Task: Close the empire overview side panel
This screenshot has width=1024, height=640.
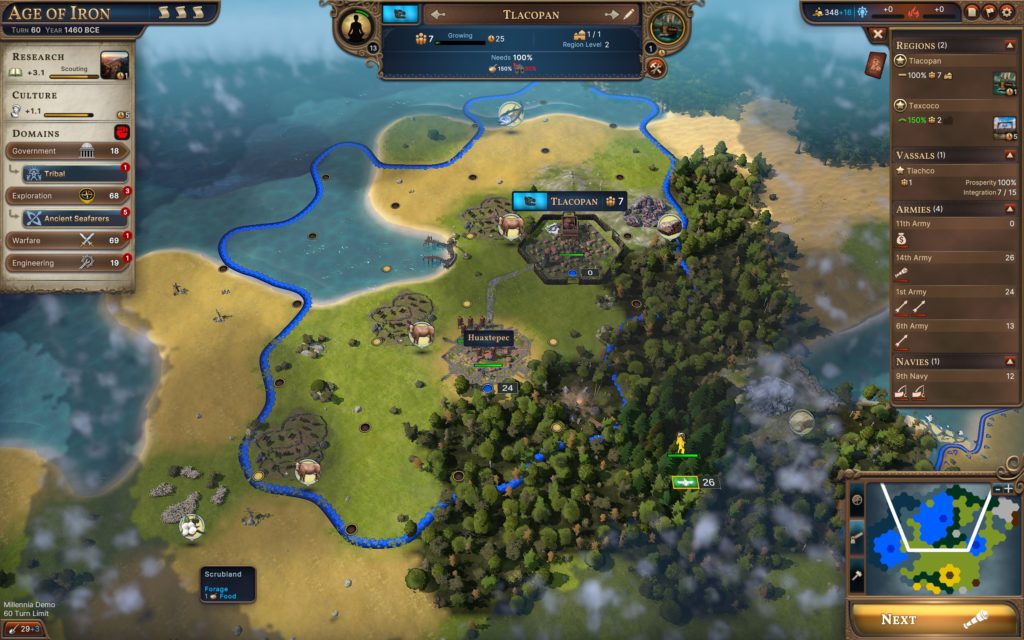Action: (877, 33)
